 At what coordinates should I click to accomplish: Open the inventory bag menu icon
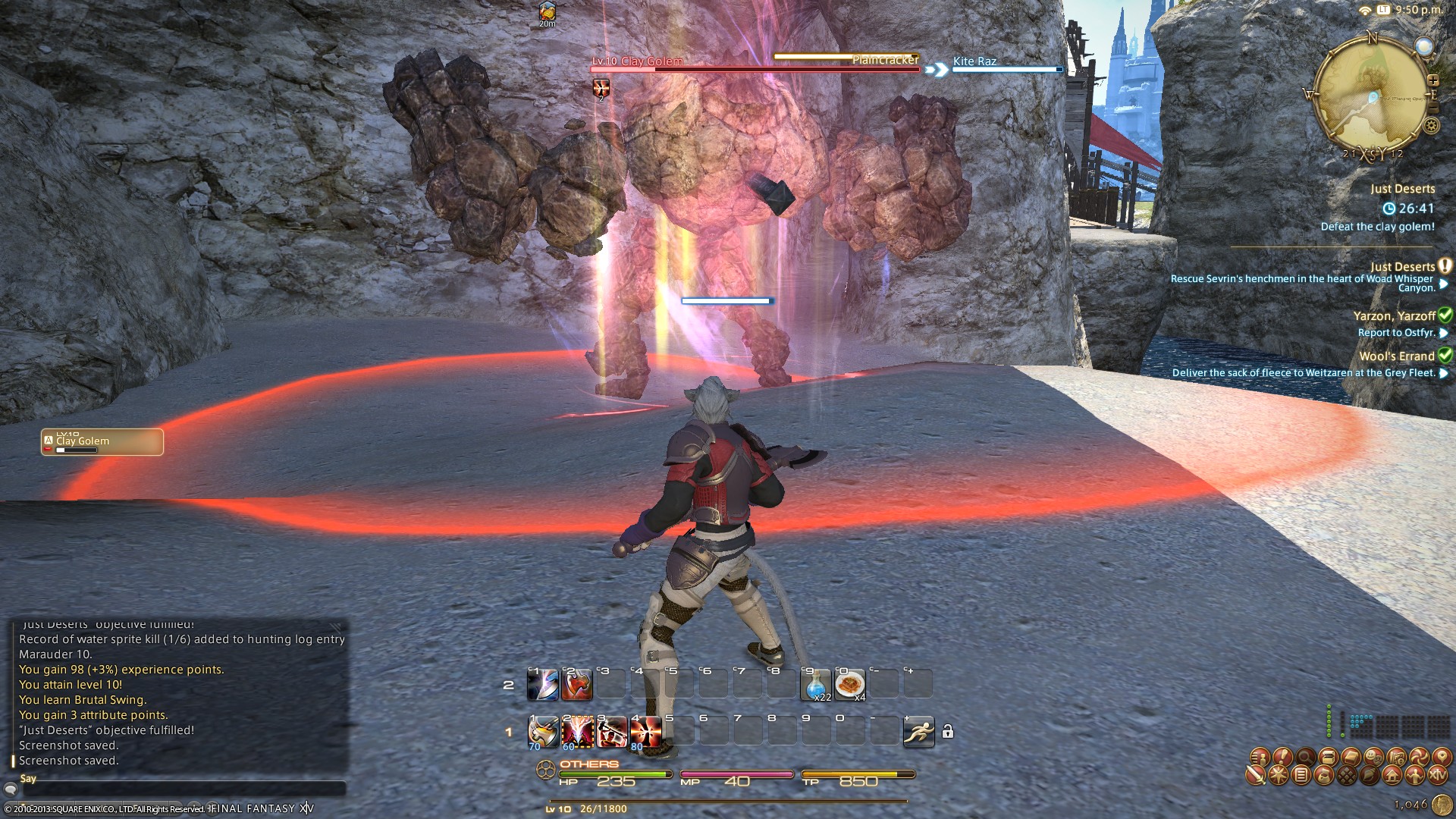pyautogui.click(x=1323, y=776)
